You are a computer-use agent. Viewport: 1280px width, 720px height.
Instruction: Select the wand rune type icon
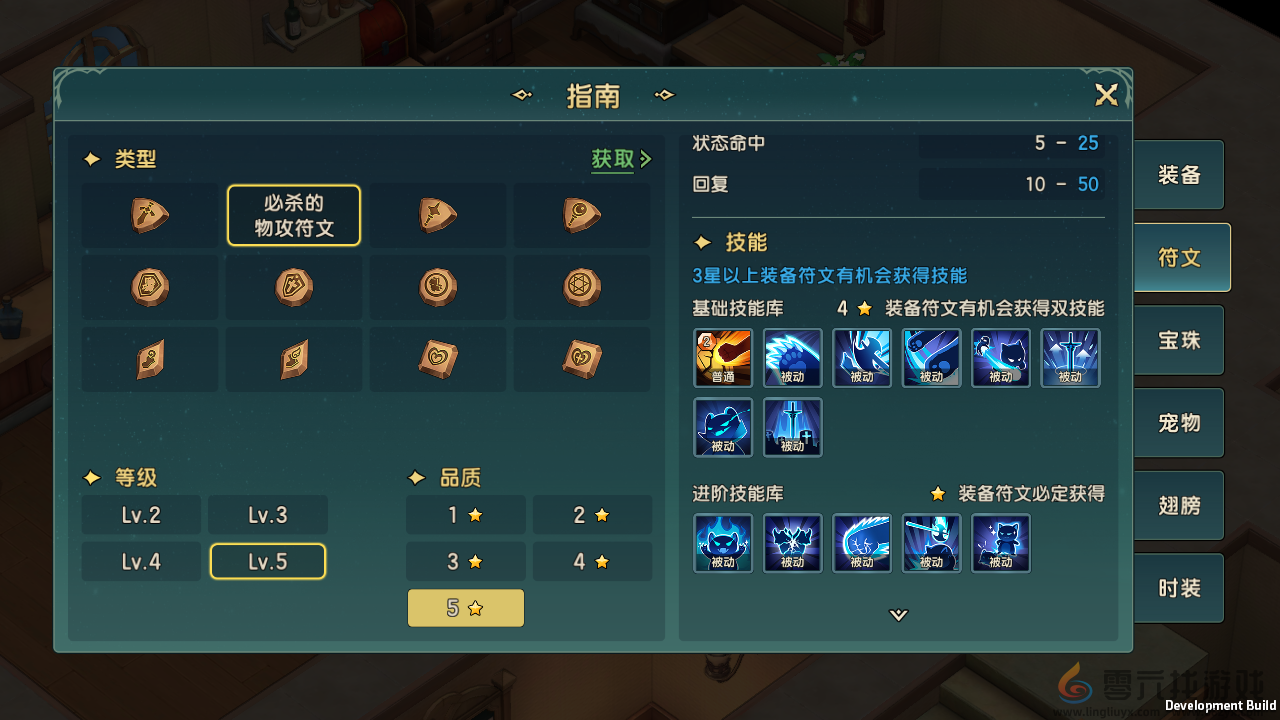[x=437, y=215]
